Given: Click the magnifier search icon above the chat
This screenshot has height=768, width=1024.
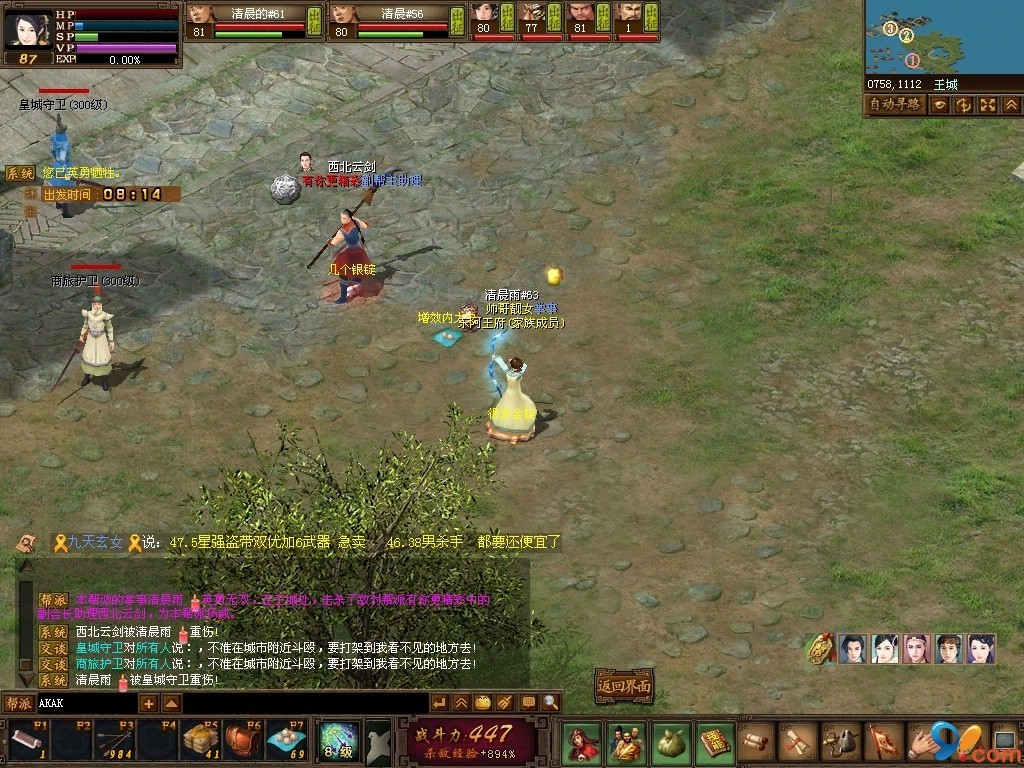Looking at the screenshot, I should 551,703.
